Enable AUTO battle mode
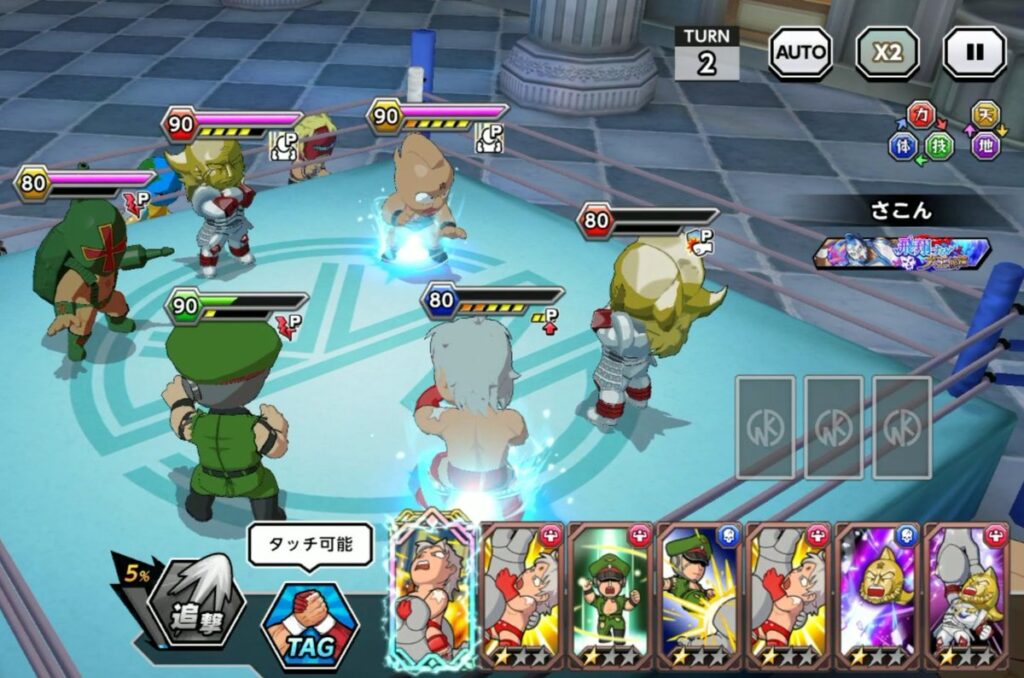1024x678 pixels. 800,52
